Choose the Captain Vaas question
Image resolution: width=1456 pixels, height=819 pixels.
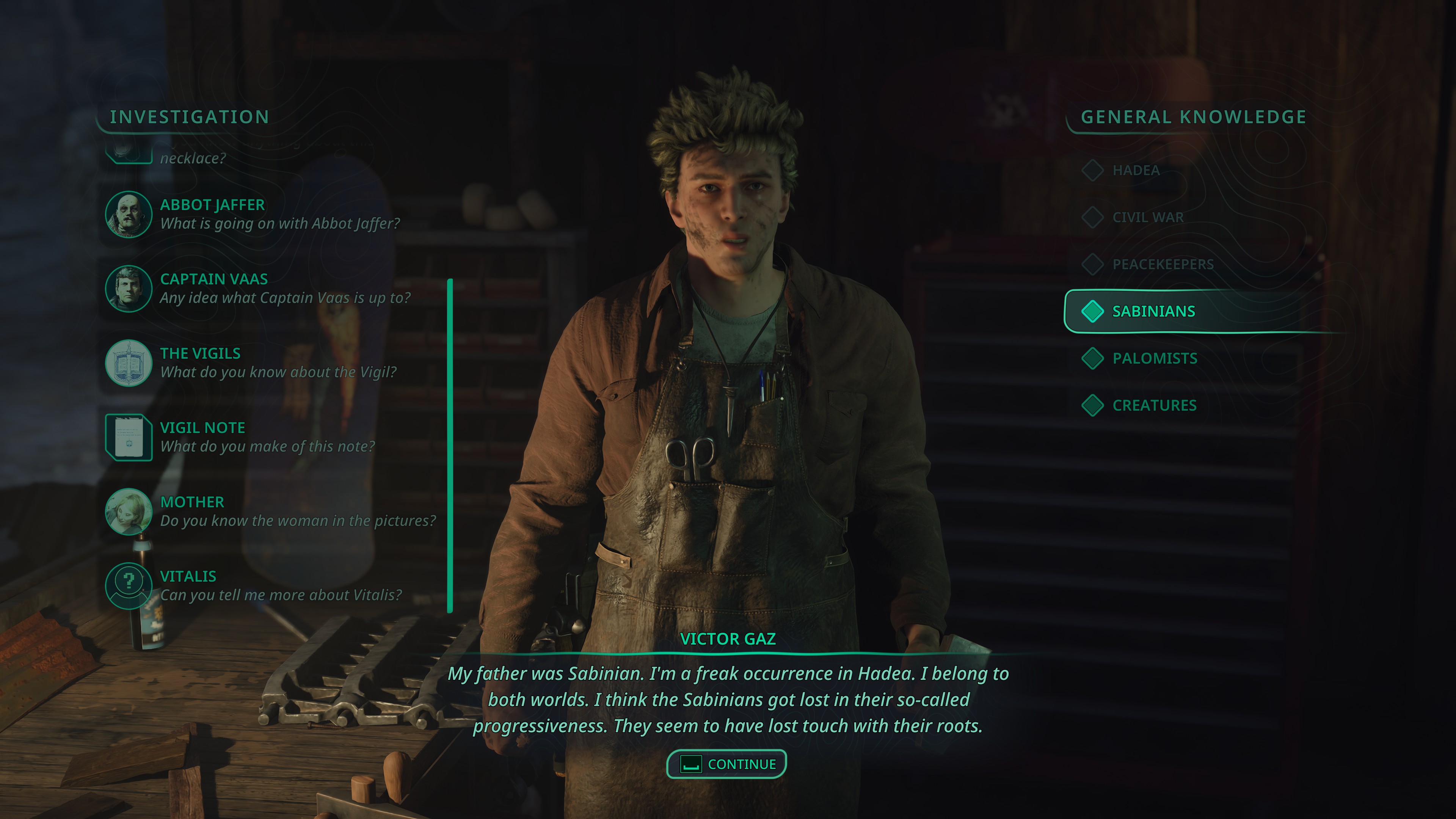pos(285,288)
